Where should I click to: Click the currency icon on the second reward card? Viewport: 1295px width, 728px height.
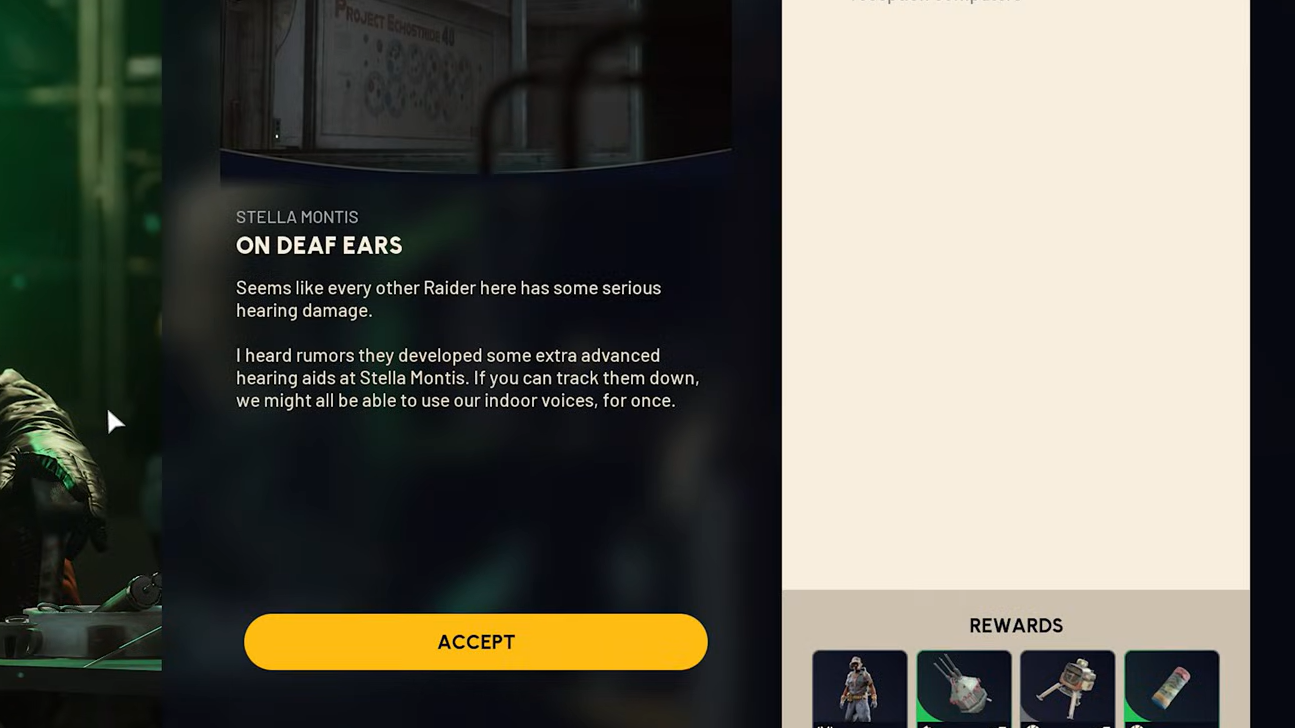[925, 724]
